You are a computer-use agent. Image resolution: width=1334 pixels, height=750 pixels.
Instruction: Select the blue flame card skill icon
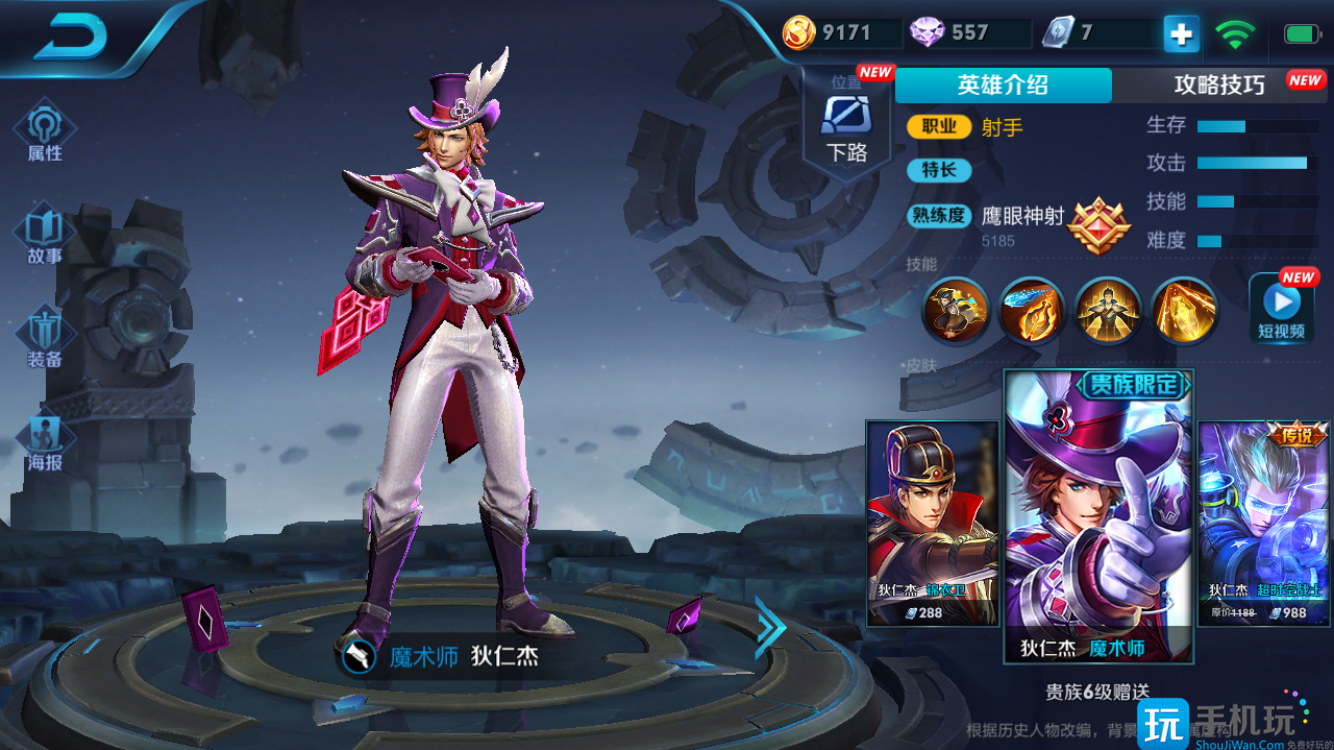pos(1032,310)
